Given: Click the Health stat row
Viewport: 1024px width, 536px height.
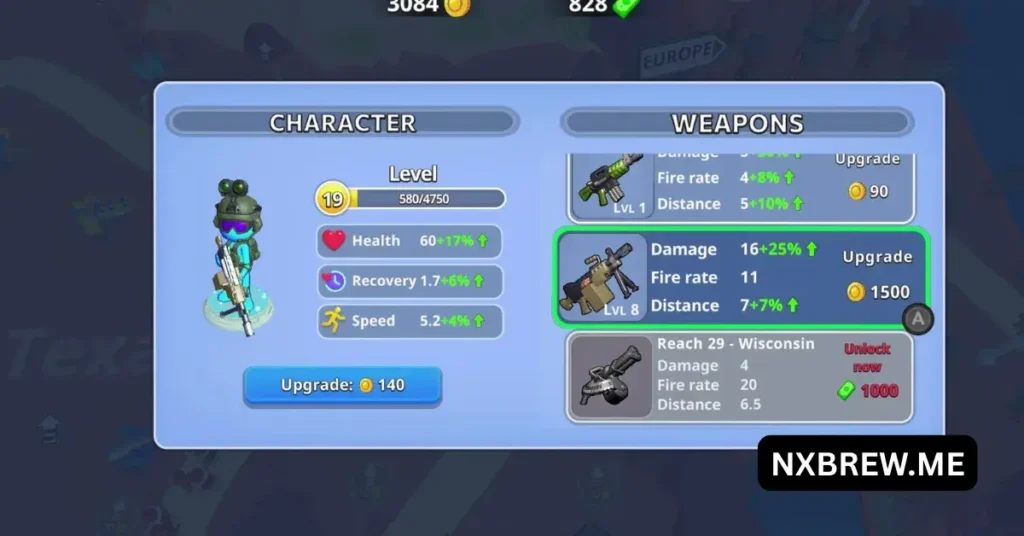Looking at the screenshot, I should (x=409, y=241).
